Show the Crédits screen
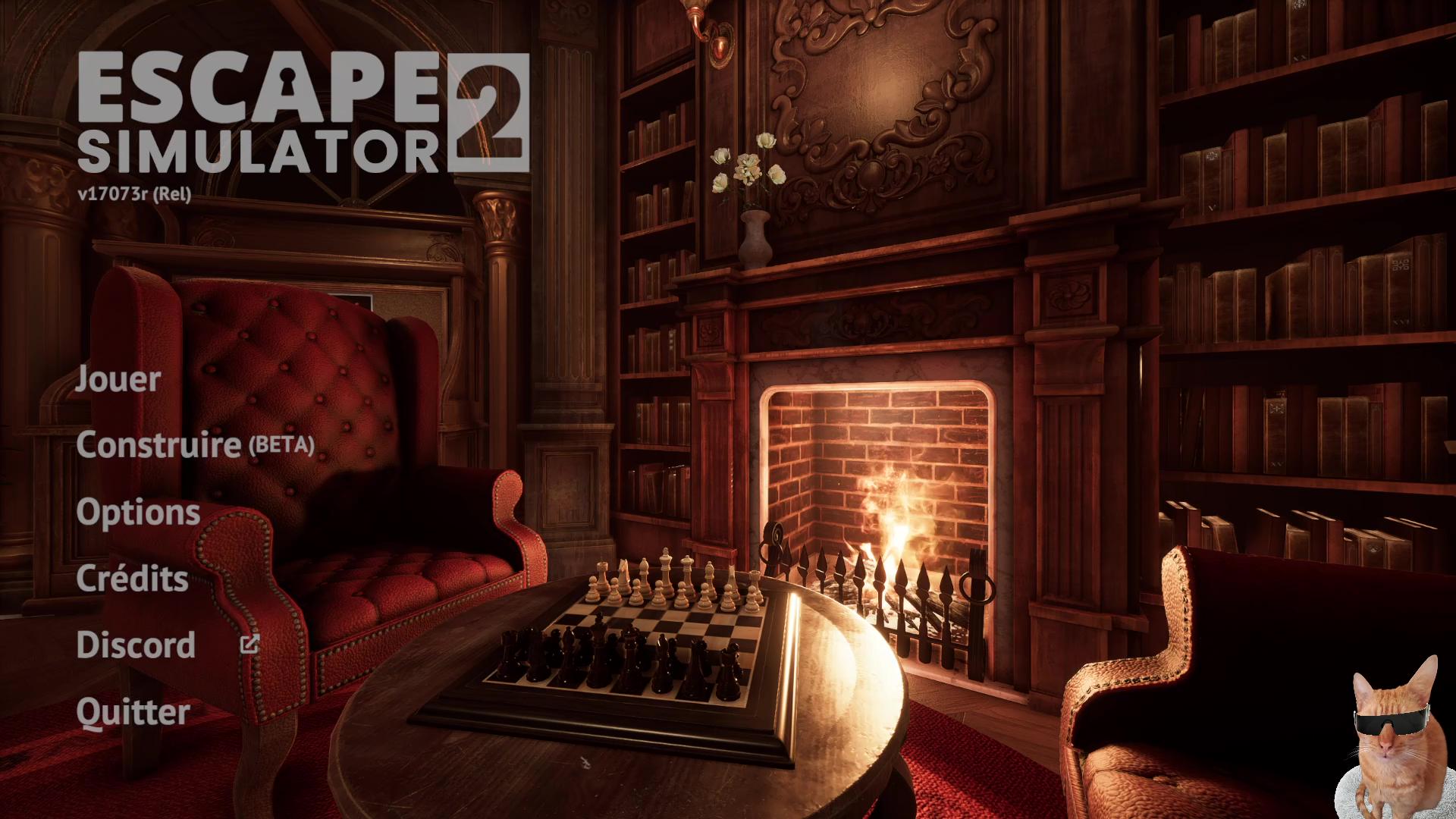 pos(133,579)
